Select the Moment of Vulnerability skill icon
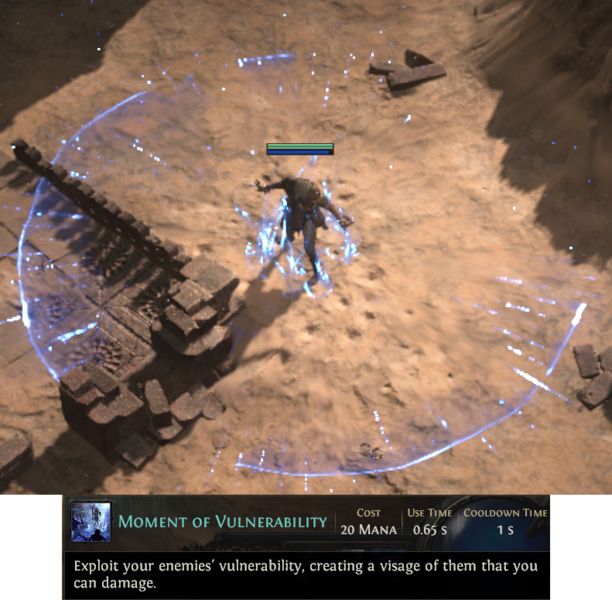 pyautogui.click(x=90, y=522)
